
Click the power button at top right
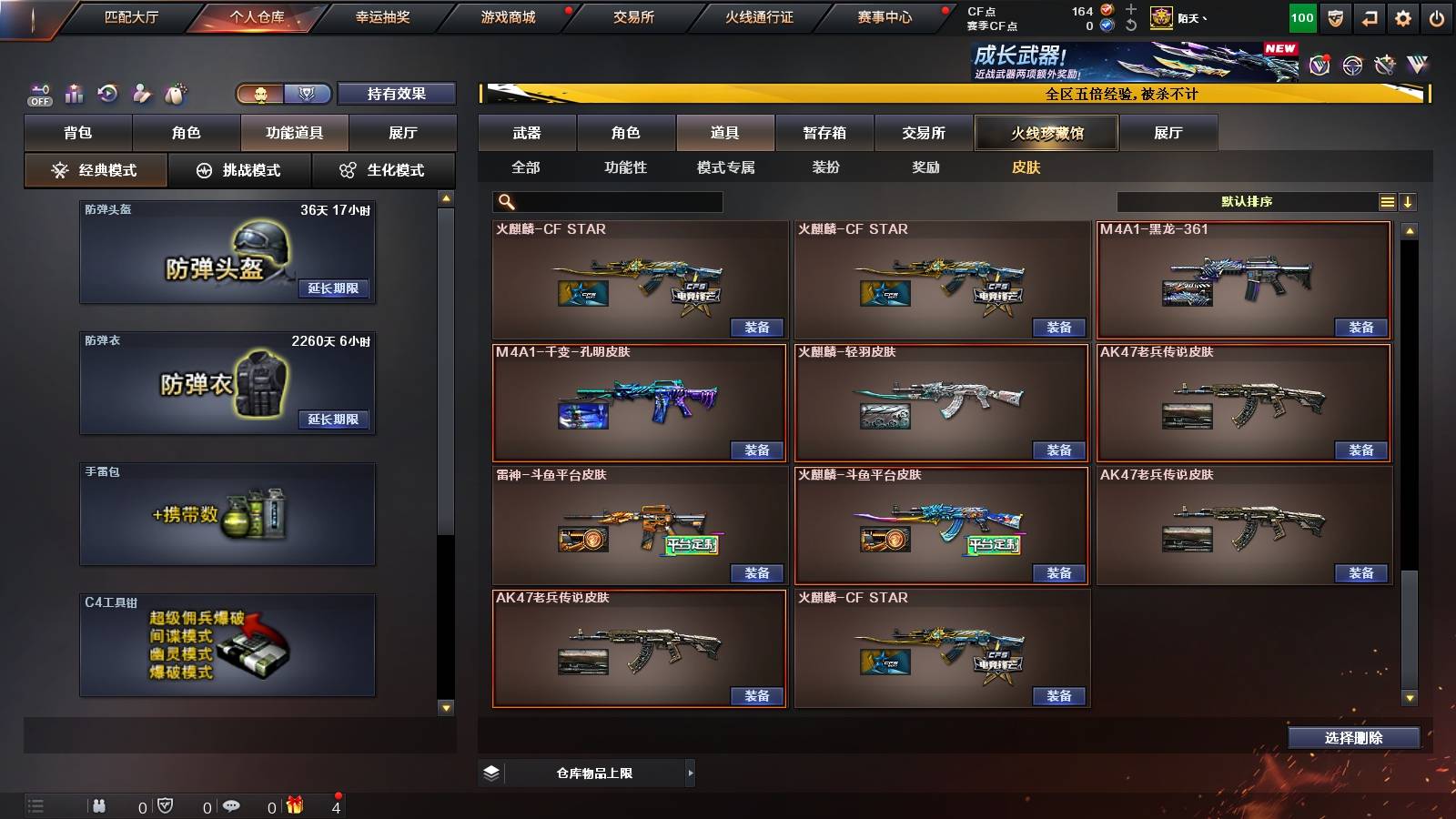pos(1438,16)
